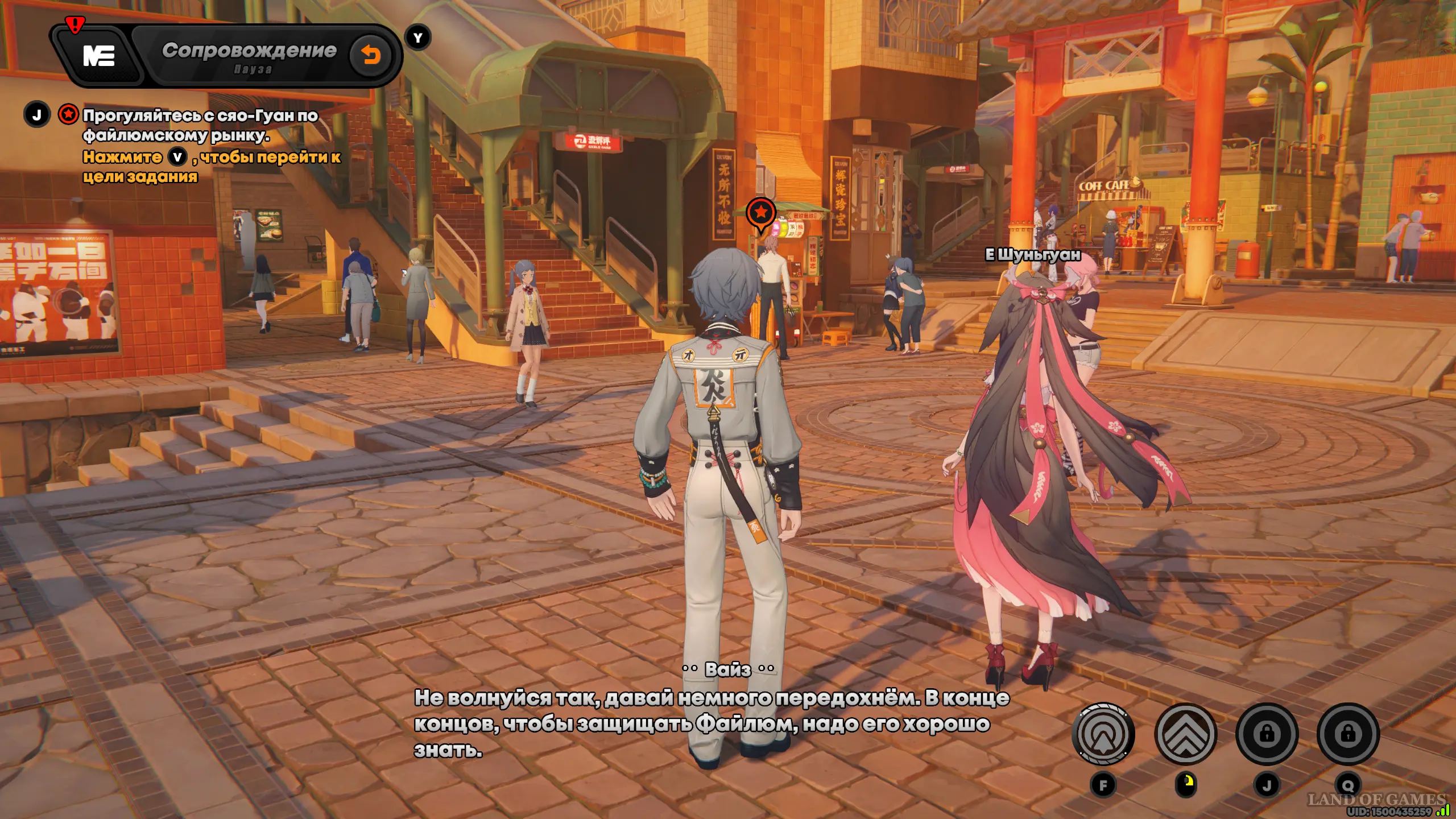Click the red star quest tracker icon
Image resolution: width=1456 pixels, height=819 pixels.
click(x=68, y=114)
